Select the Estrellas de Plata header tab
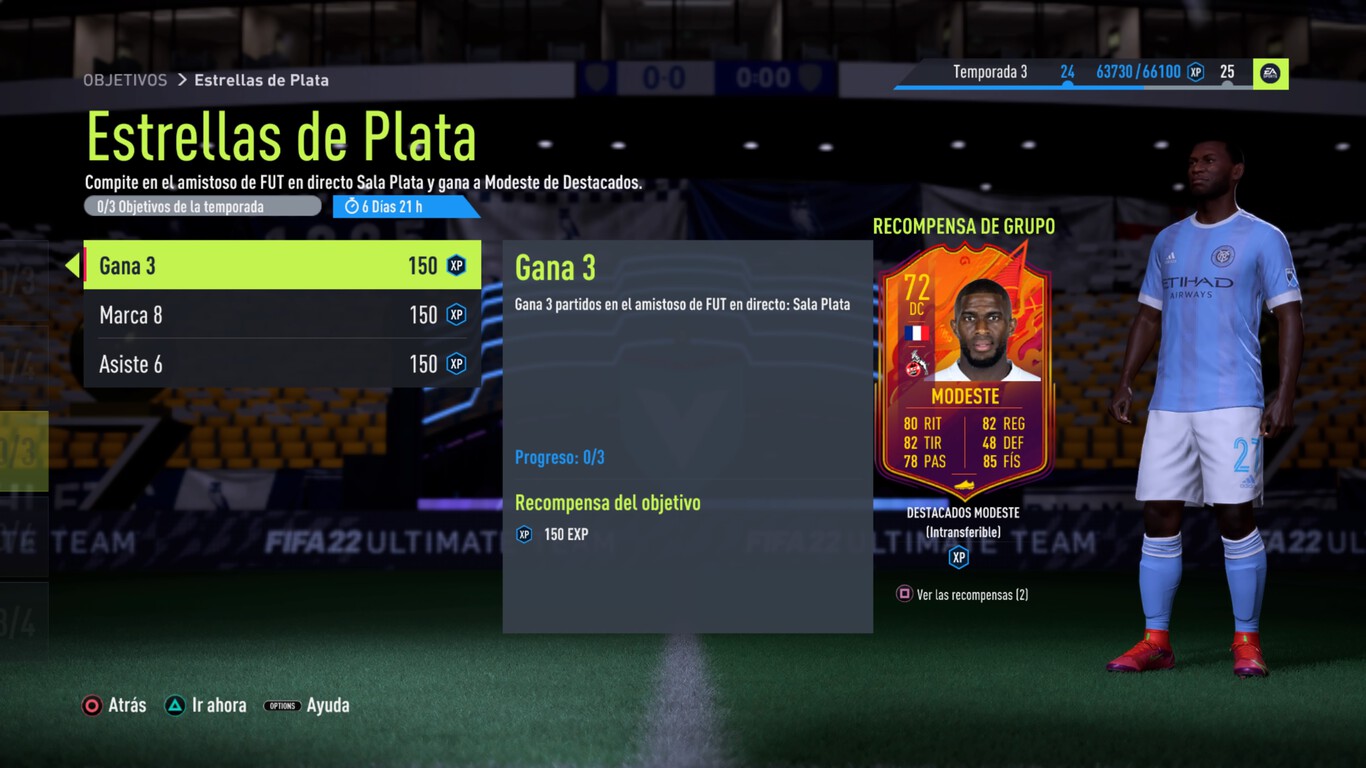This screenshot has height=768, width=1366. [x=261, y=80]
